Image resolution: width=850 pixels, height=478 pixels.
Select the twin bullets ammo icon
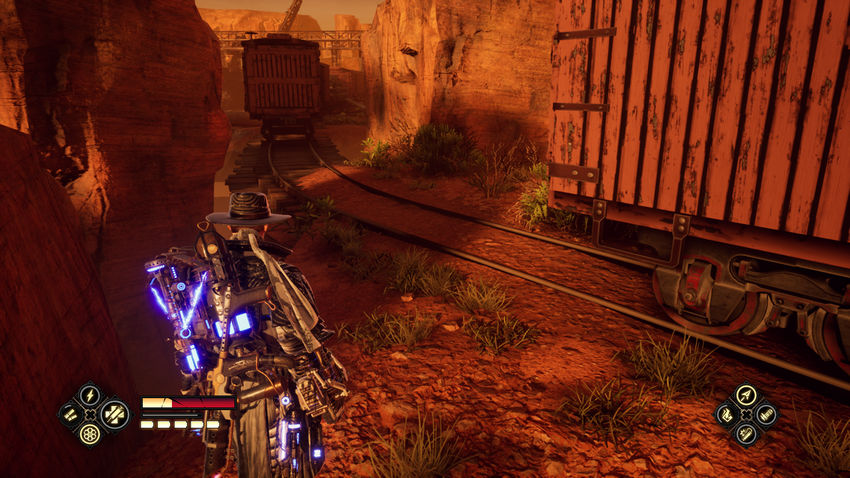pyautogui.click(x=68, y=414)
